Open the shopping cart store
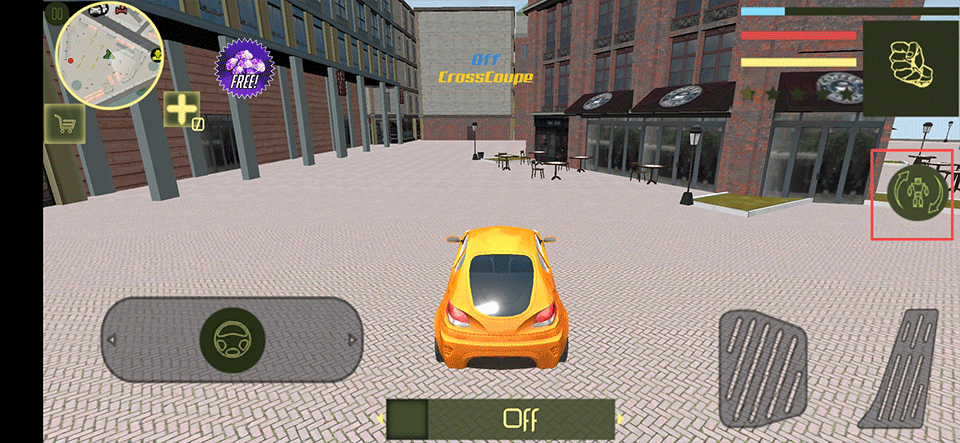The height and width of the screenshot is (443, 960). coord(65,124)
